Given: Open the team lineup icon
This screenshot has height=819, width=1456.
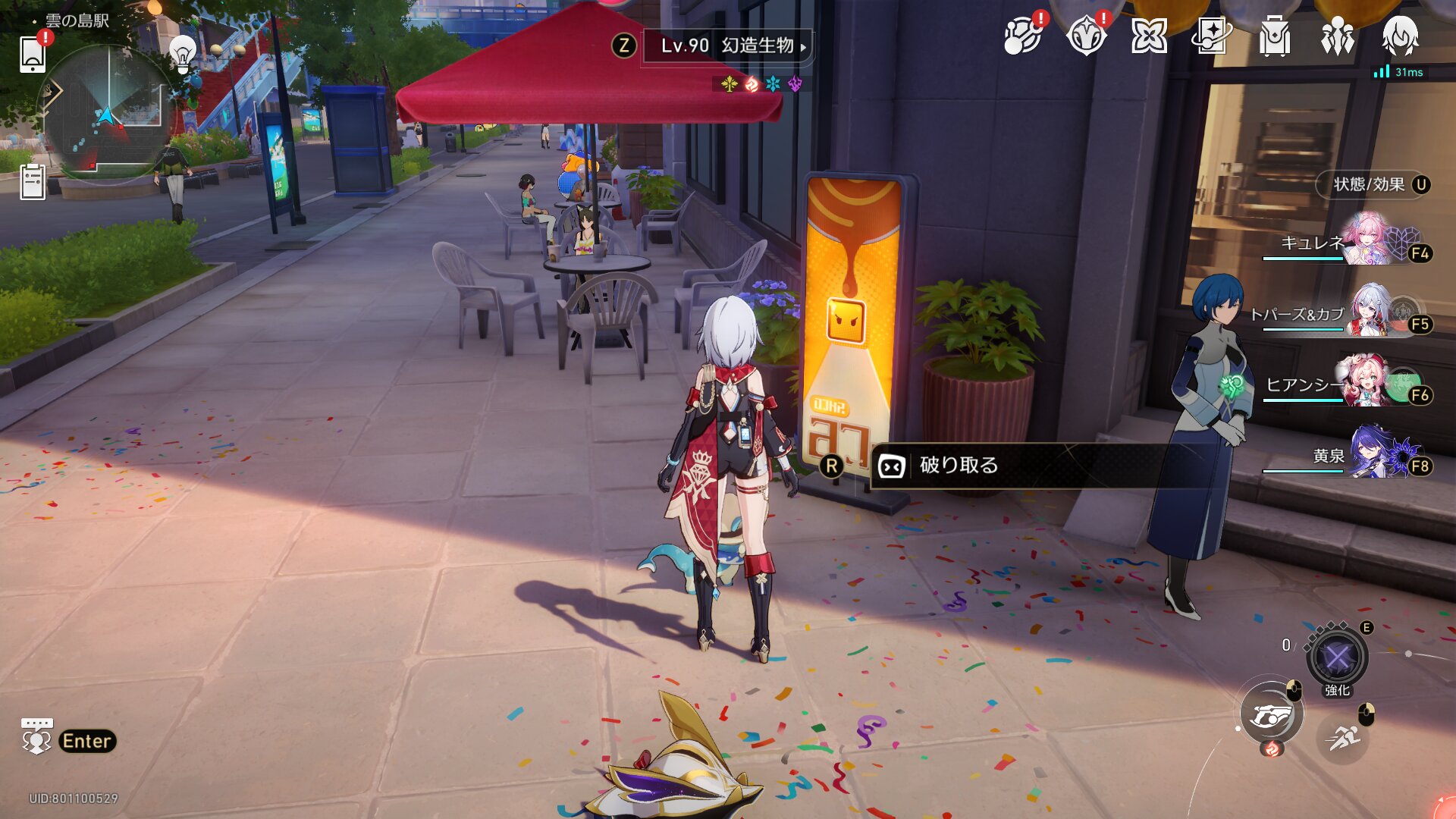Looking at the screenshot, I should point(1337,36).
